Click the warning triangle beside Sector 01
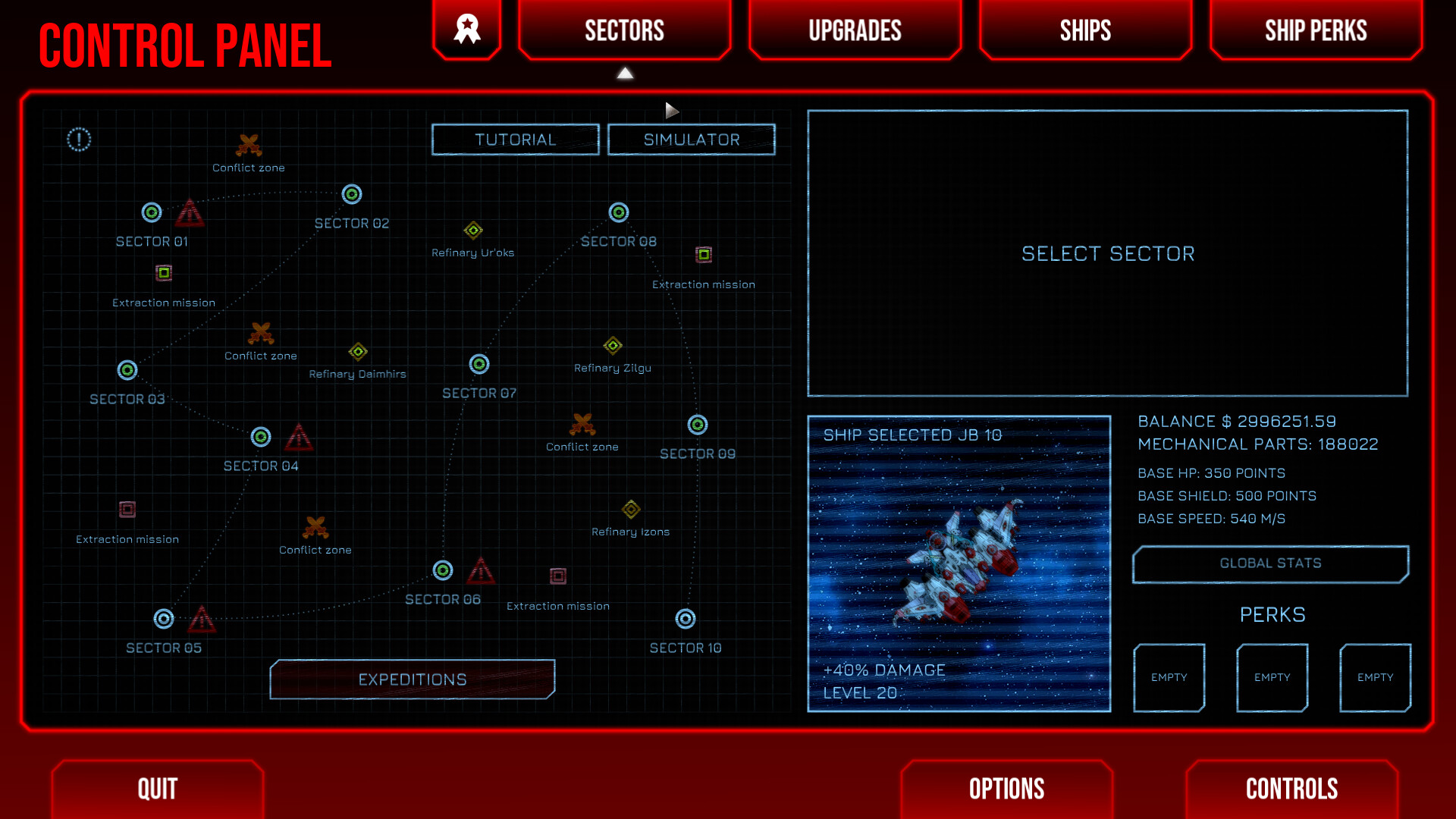 [x=190, y=215]
